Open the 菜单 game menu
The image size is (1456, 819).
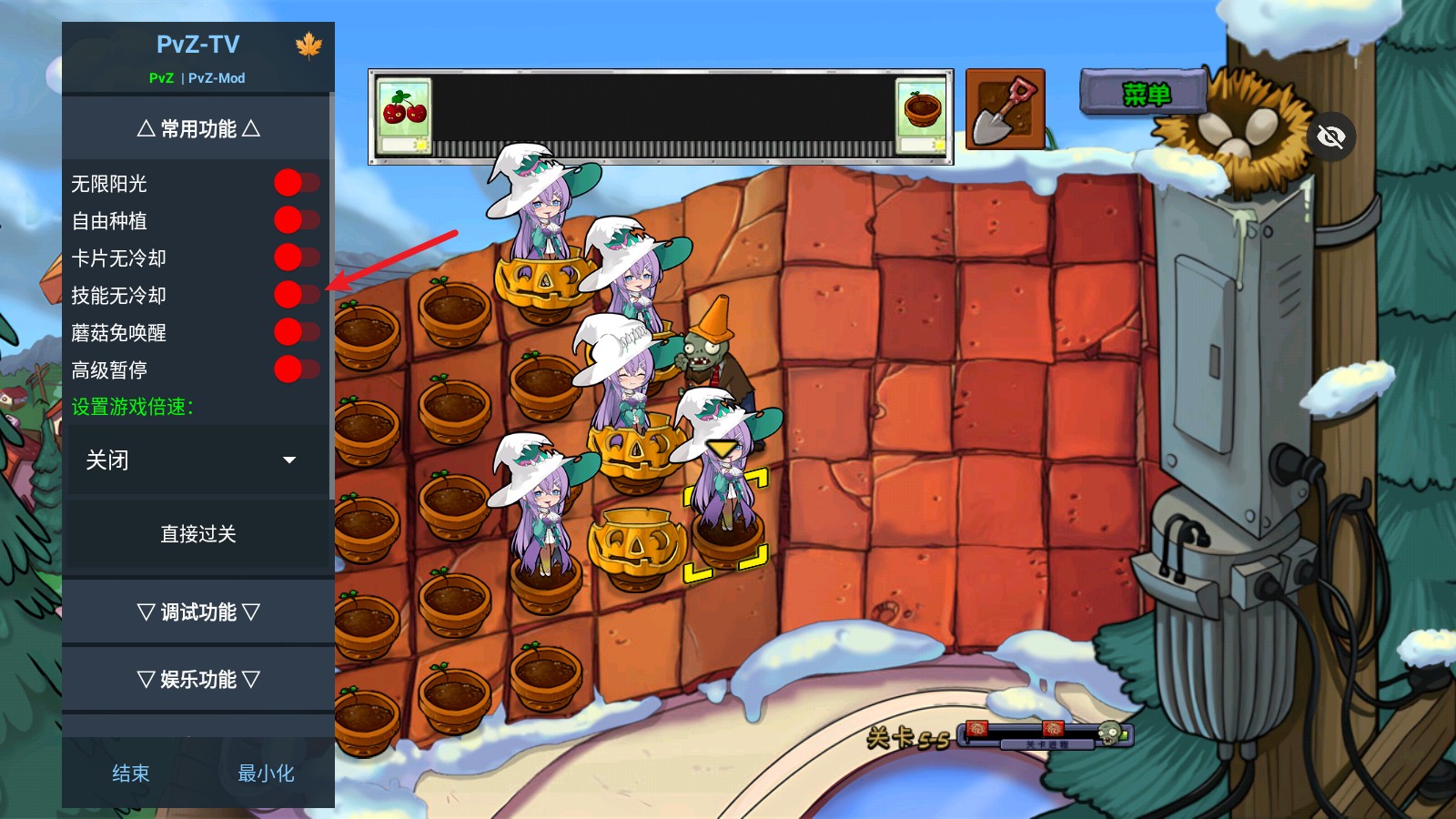[1145, 94]
